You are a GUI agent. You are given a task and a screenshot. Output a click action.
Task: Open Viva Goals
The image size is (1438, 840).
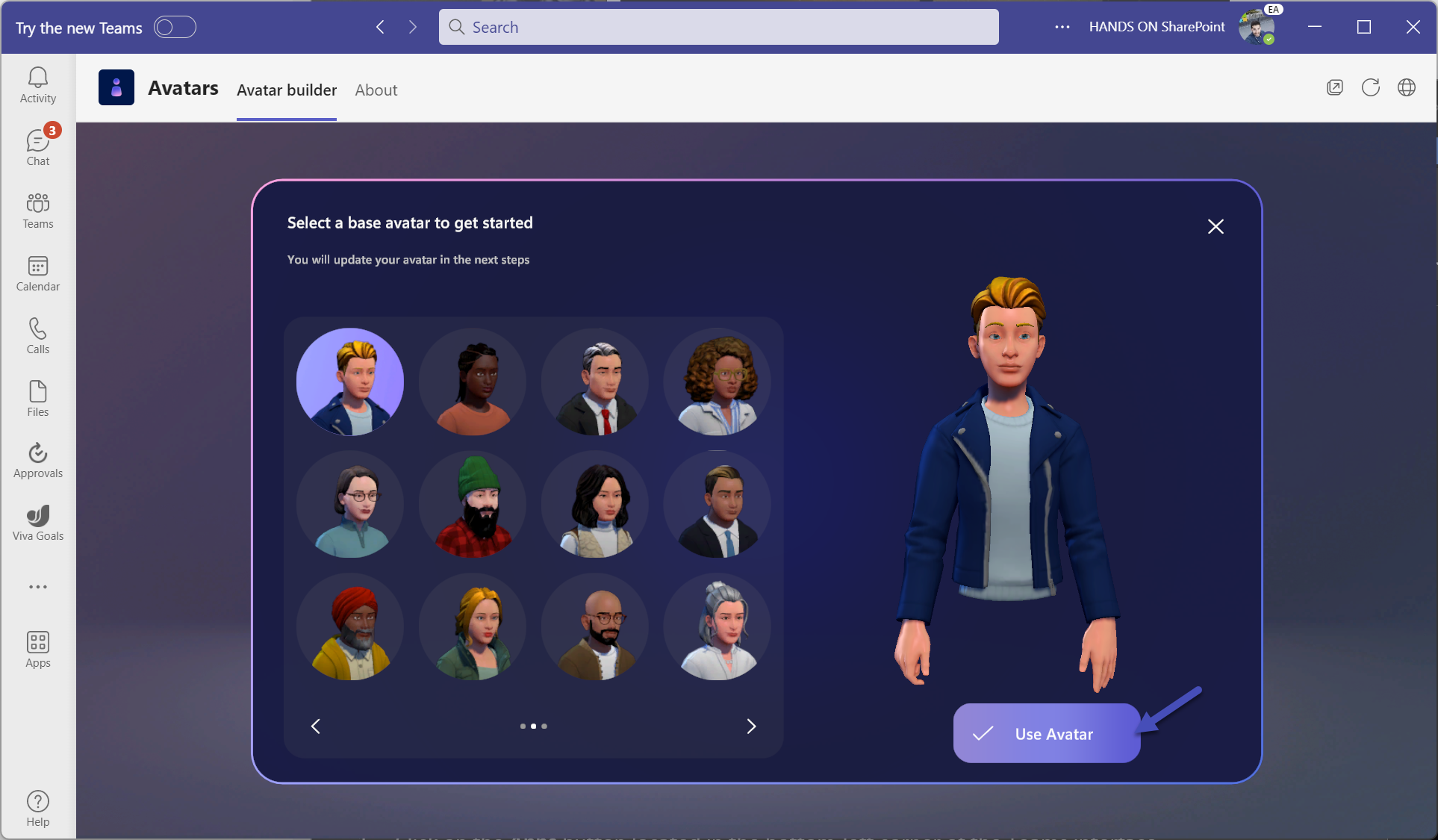[x=37, y=523]
